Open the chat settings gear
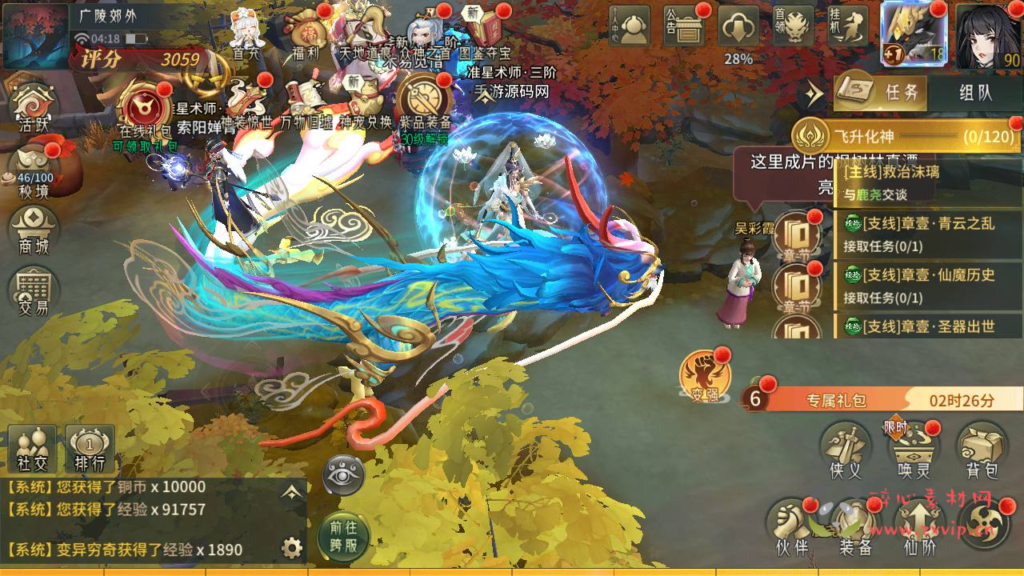This screenshot has width=1024, height=576. pos(292,547)
